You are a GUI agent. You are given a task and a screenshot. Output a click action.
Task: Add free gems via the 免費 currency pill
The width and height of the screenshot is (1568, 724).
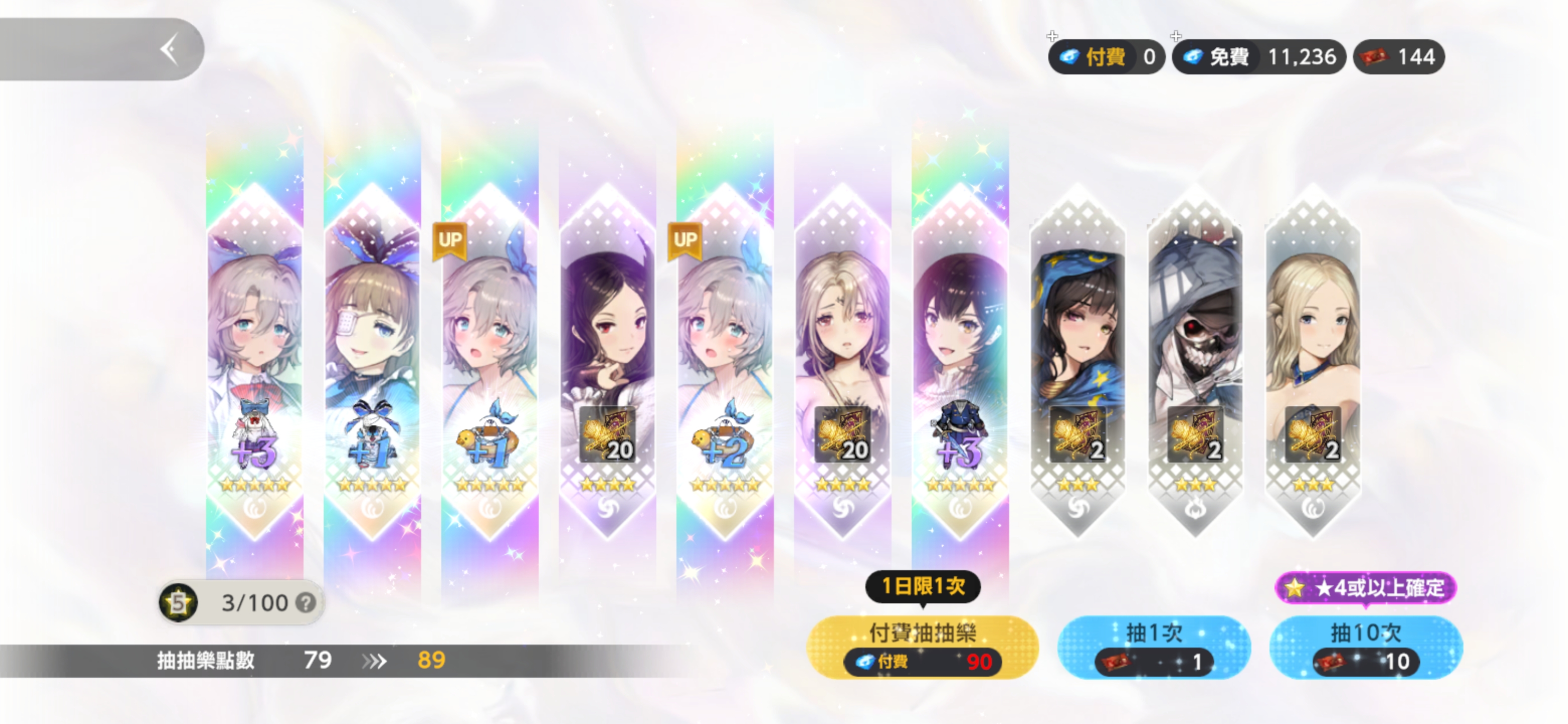(x=1257, y=57)
